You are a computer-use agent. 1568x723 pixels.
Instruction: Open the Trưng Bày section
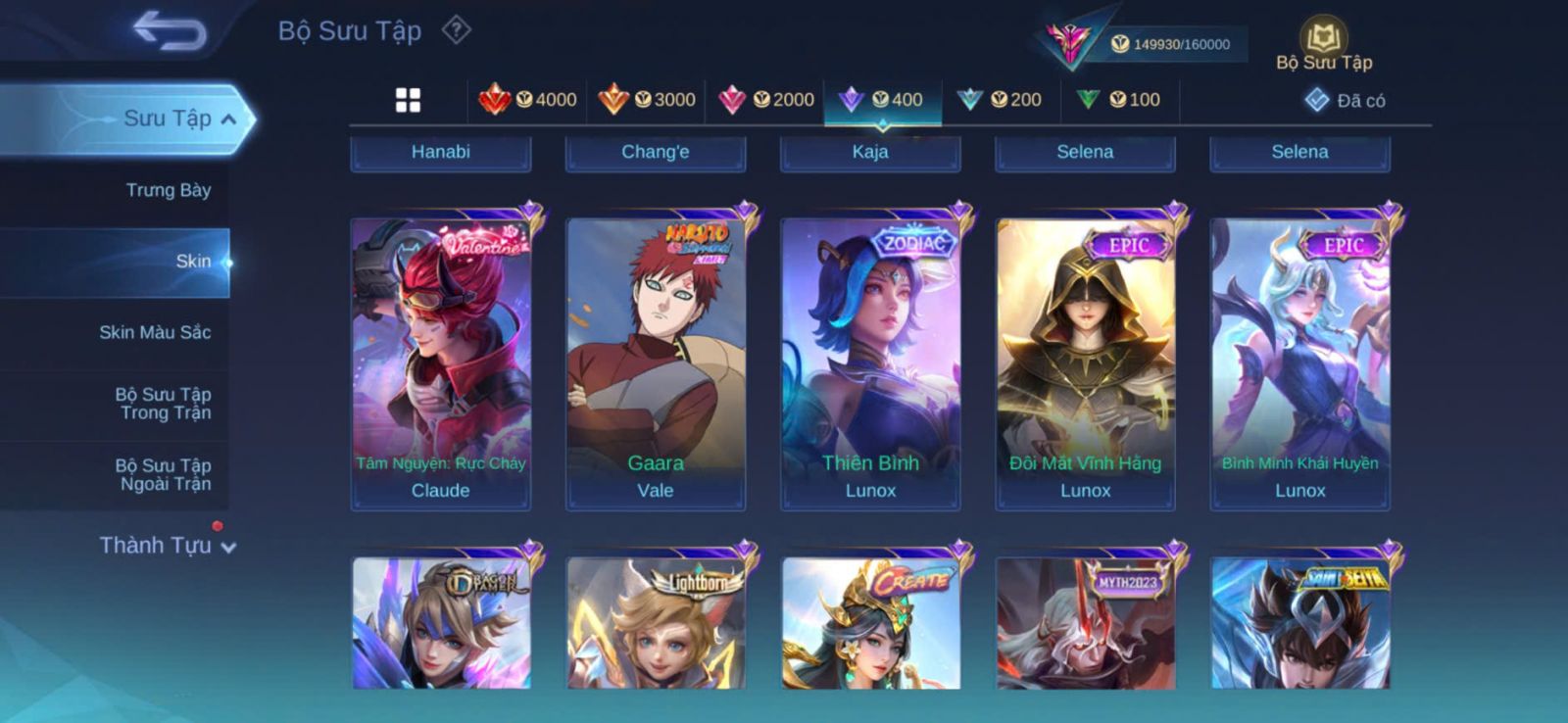168,190
